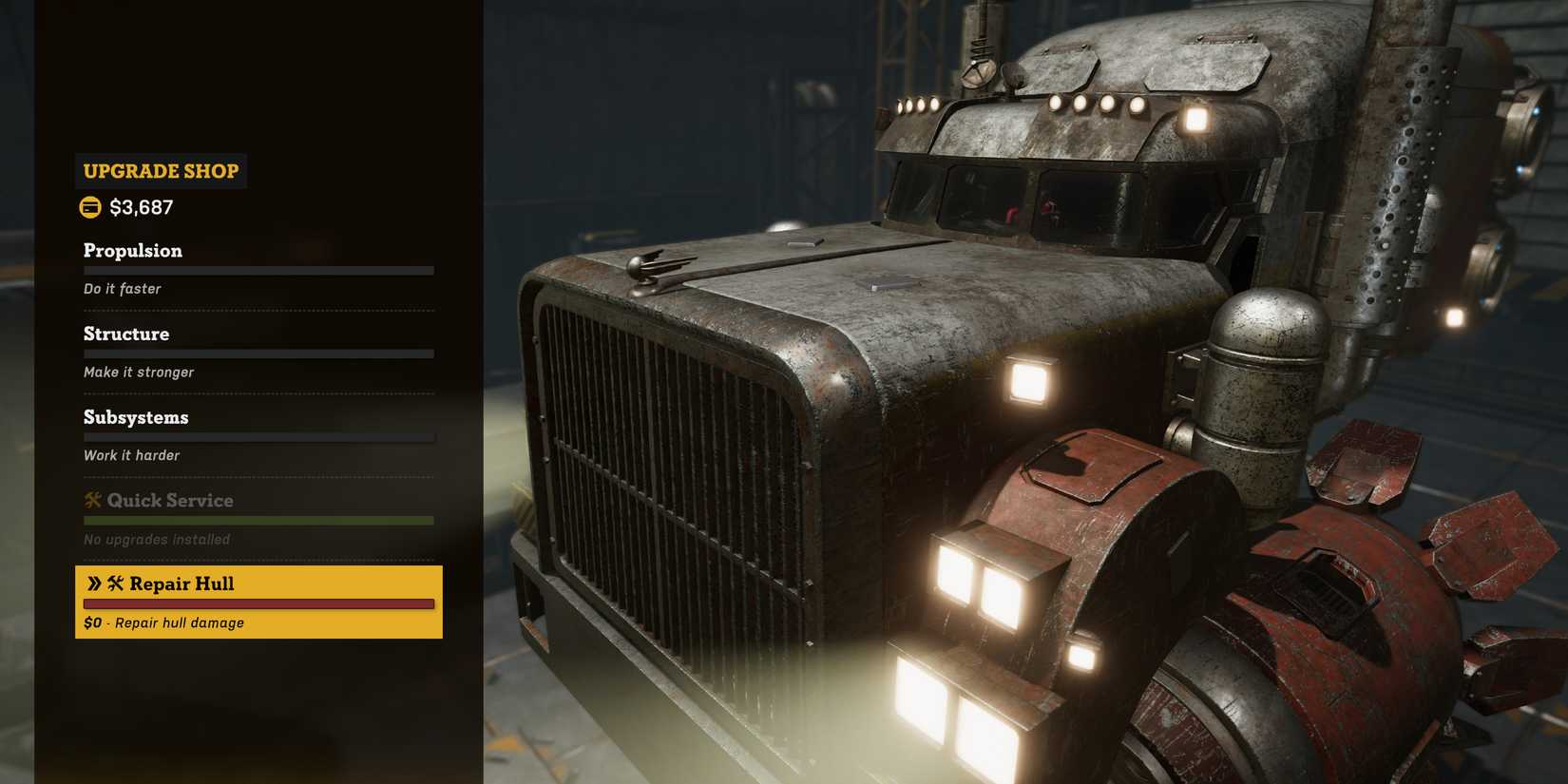
Task: Click the UPGRADE SHOP header badge
Action: pyautogui.click(x=160, y=171)
